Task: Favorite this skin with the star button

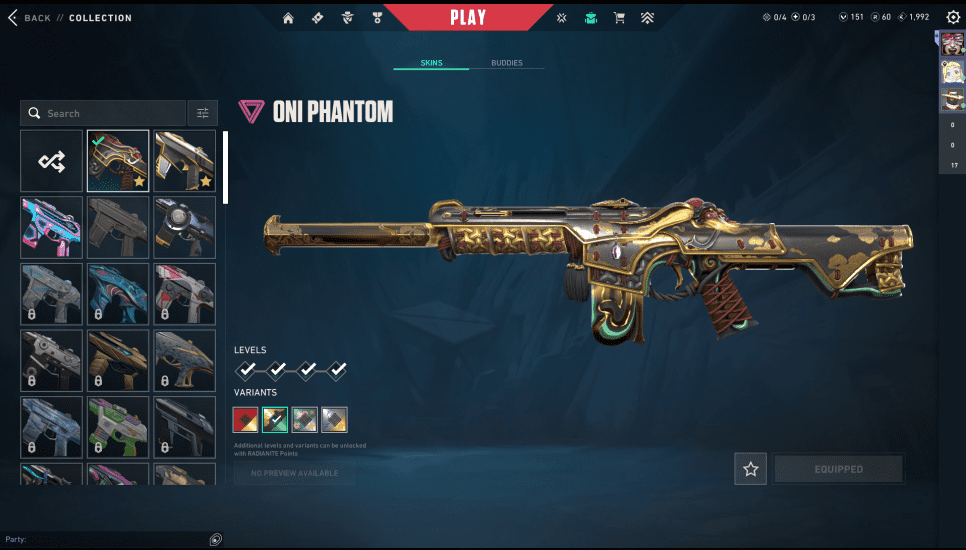Action: click(750, 469)
